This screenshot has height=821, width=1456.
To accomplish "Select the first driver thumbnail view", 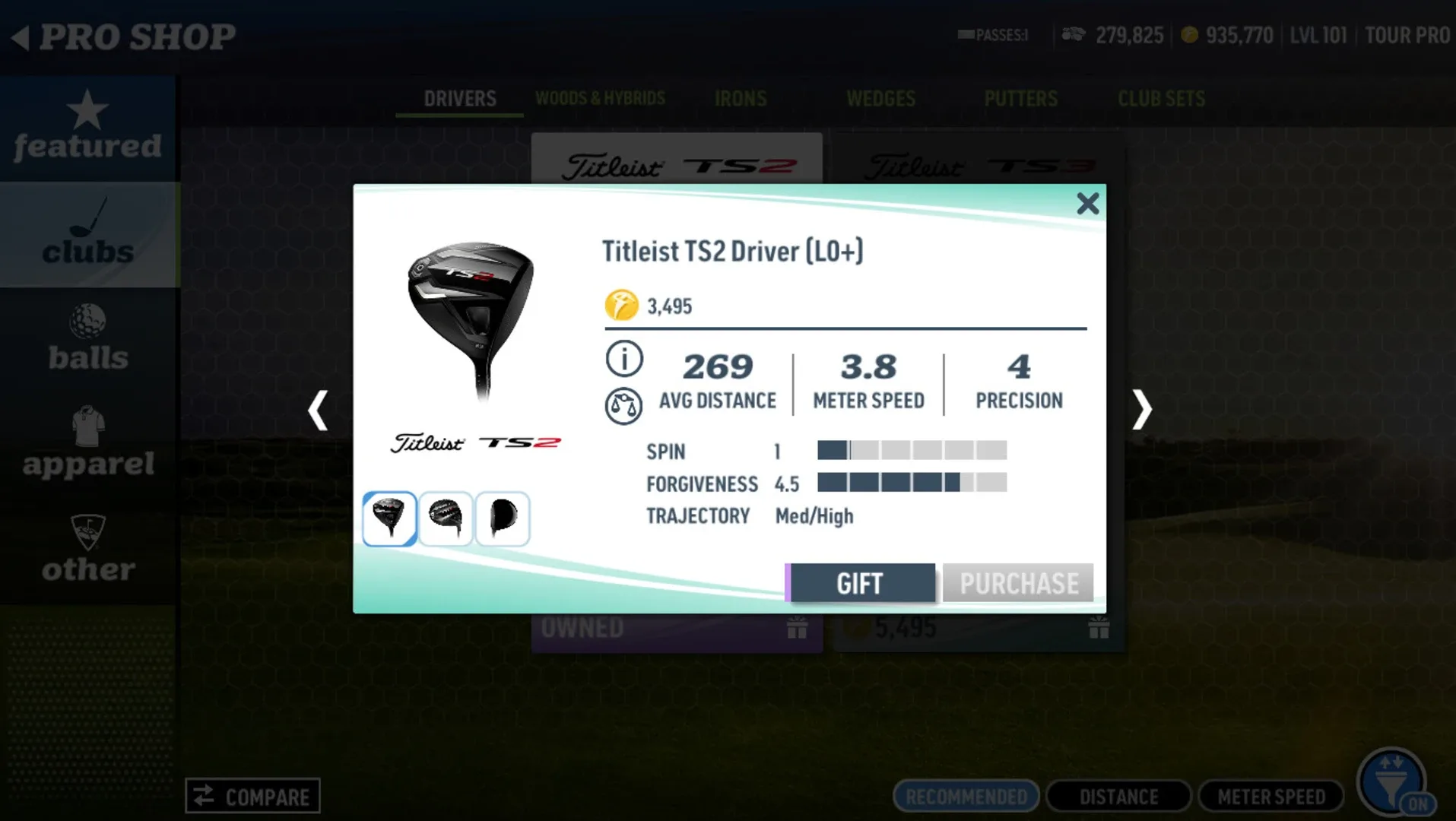I will click(389, 518).
